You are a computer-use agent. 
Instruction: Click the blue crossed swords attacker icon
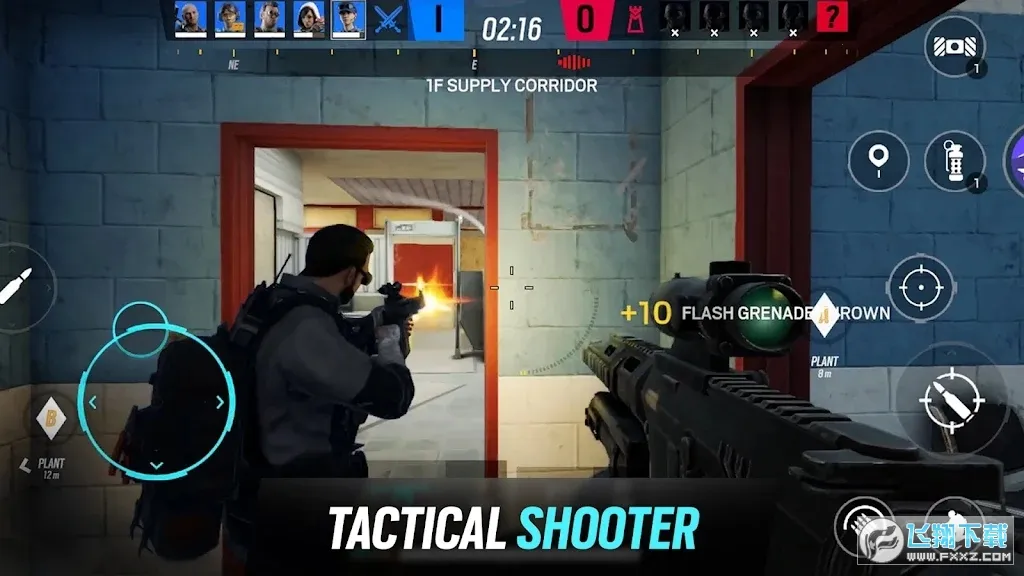pos(388,18)
